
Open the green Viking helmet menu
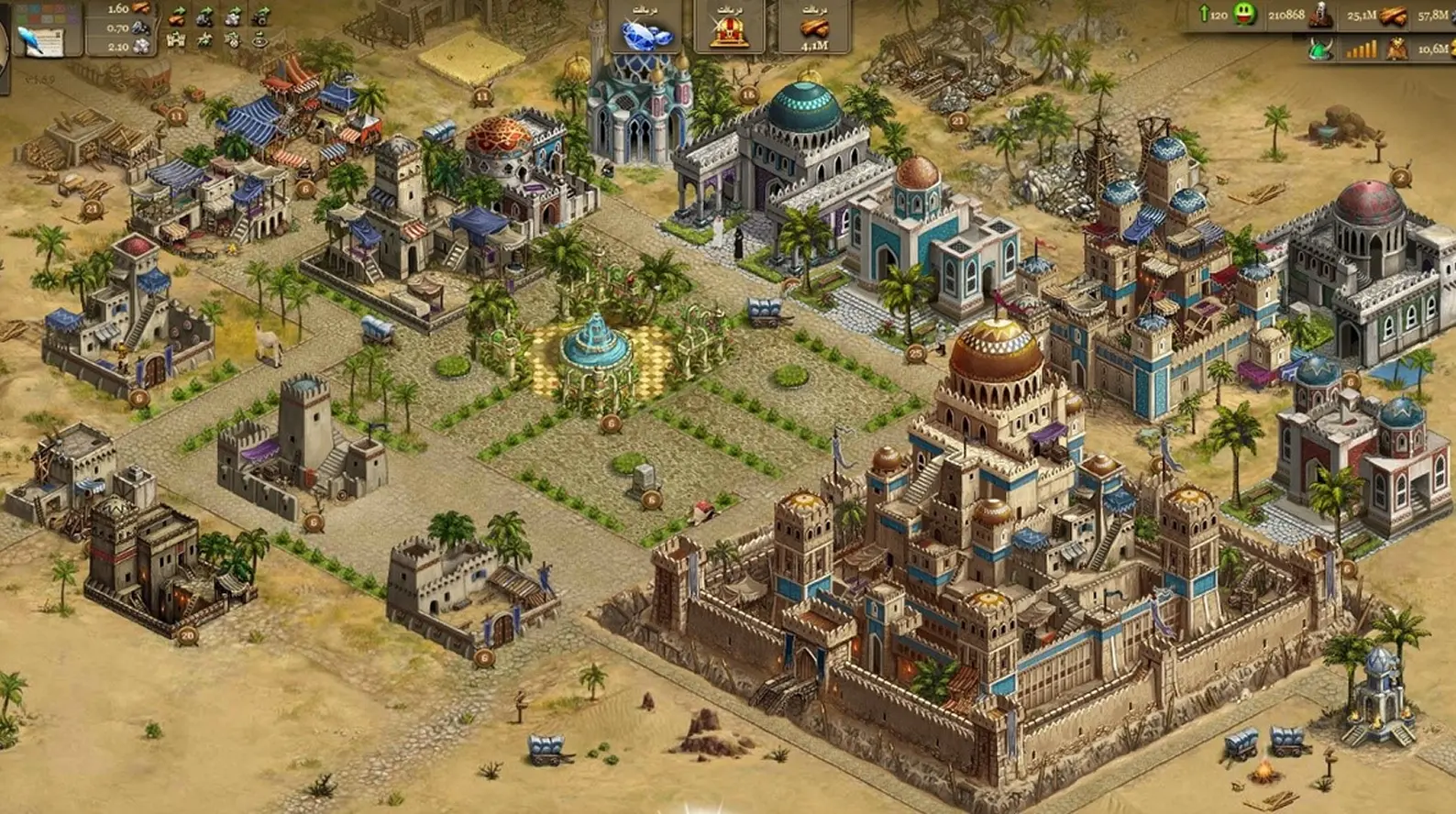(x=1319, y=49)
